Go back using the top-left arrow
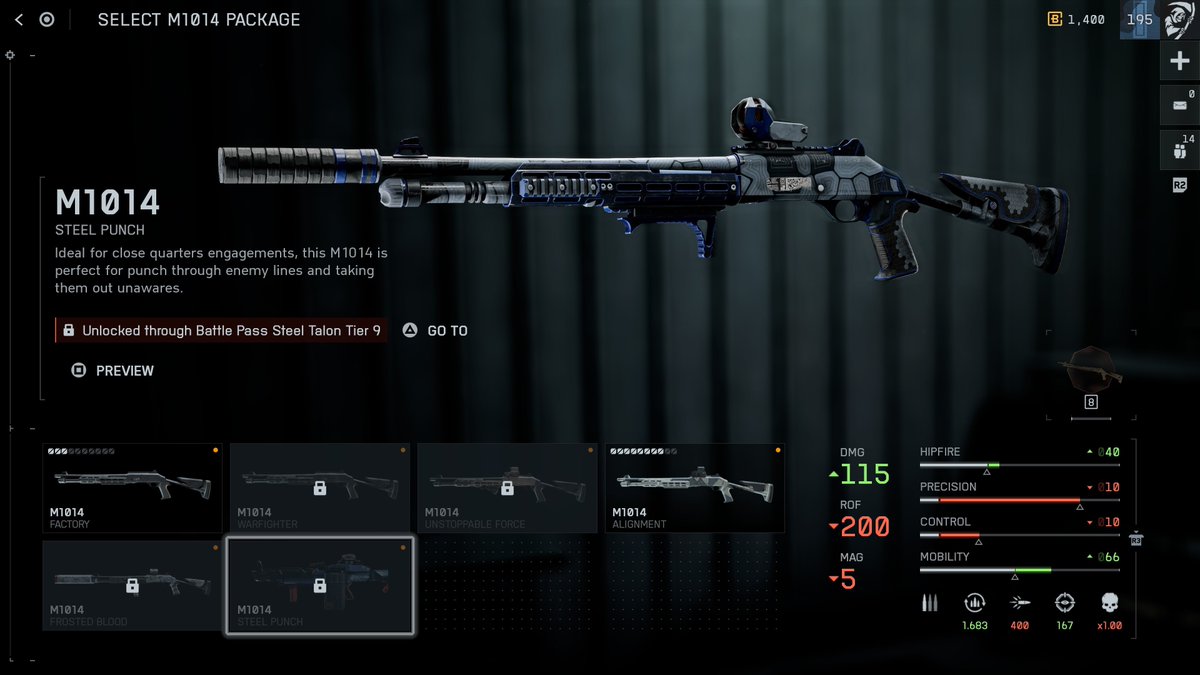The image size is (1200, 675). click(19, 19)
